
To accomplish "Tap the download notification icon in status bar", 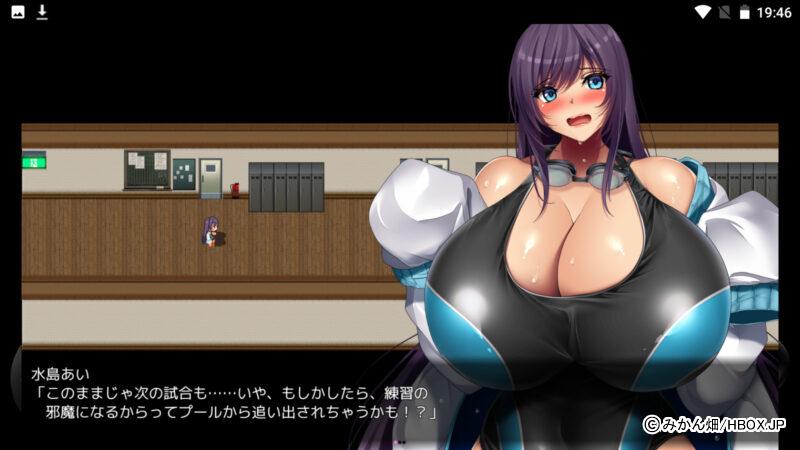I will 42,12.
